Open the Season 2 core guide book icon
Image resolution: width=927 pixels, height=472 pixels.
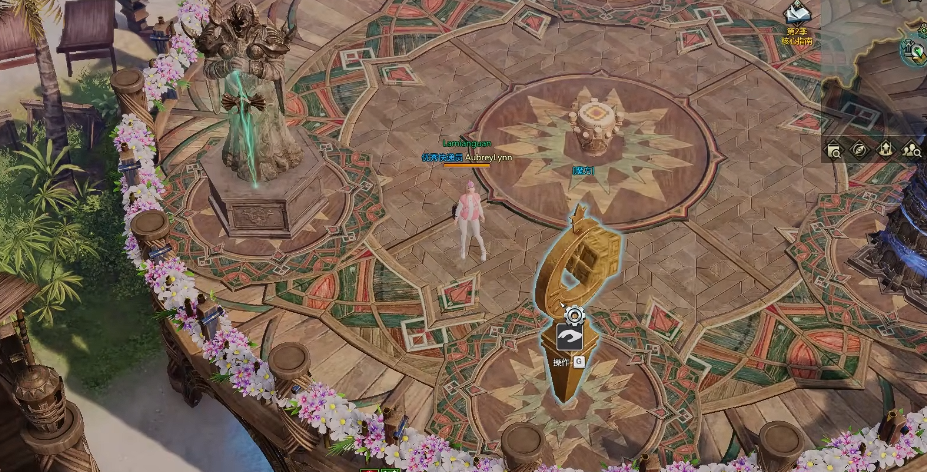798,14
